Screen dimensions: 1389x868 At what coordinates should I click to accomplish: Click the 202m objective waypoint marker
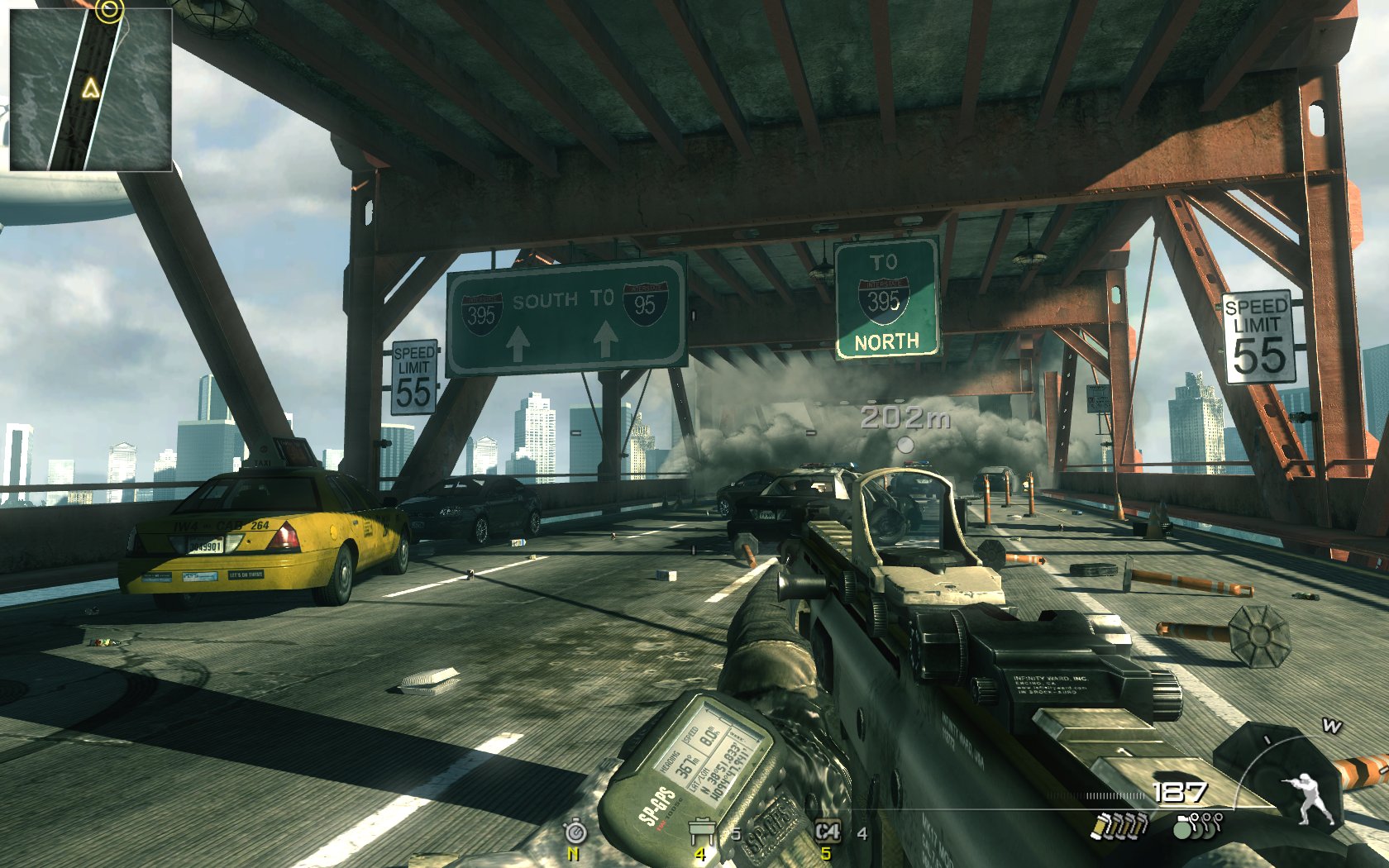pyautogui.click(x=905, y=445)
